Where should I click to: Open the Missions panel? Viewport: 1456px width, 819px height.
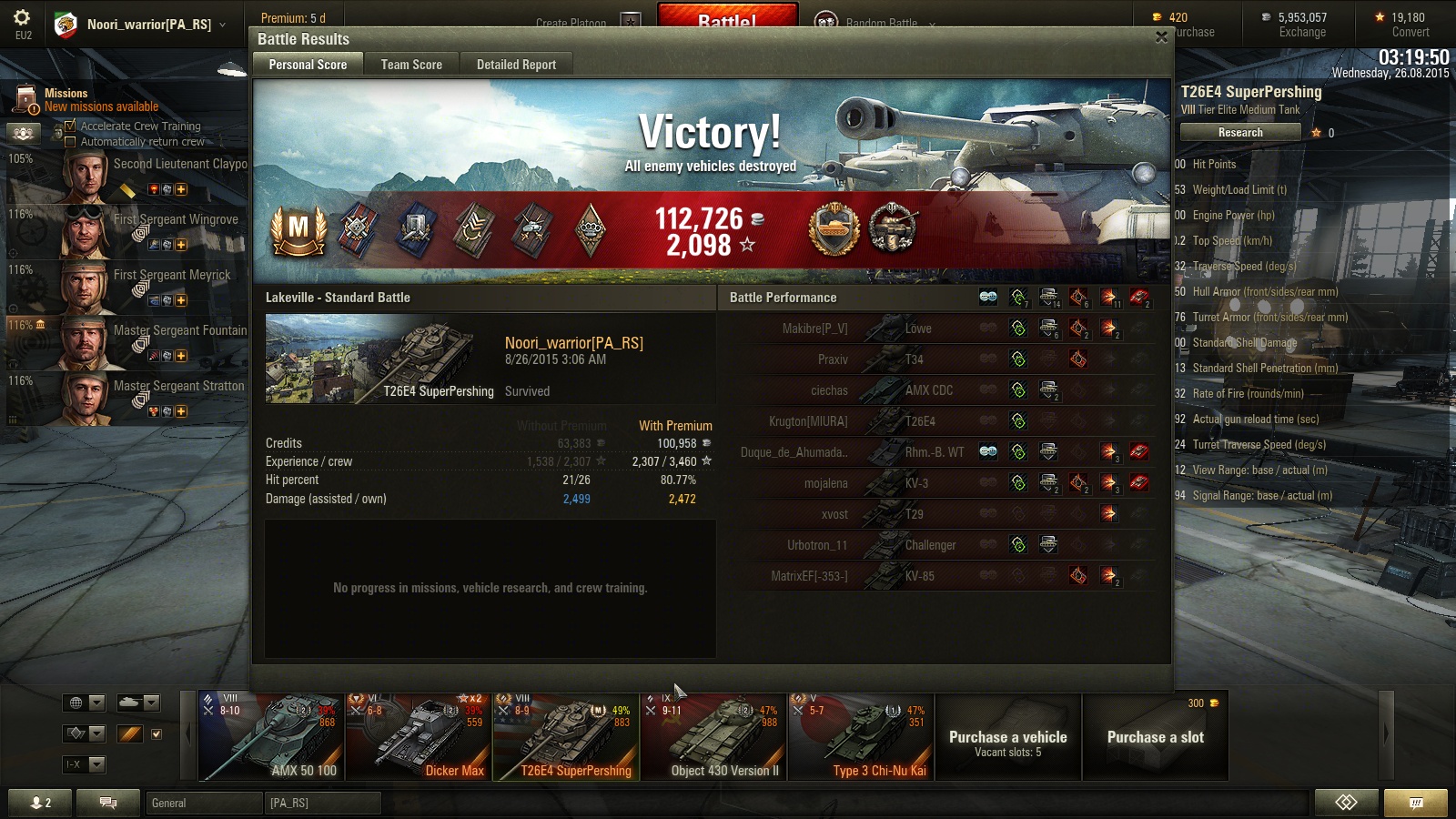(x=66, y=99)
